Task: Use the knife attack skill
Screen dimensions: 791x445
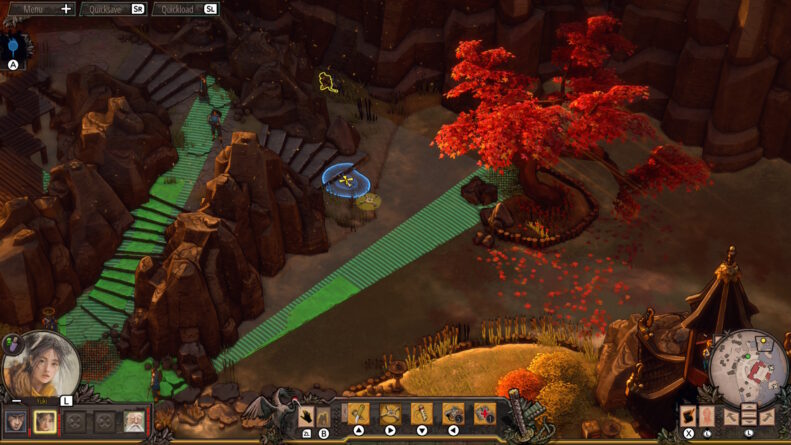Action: [x=357, y=414]
